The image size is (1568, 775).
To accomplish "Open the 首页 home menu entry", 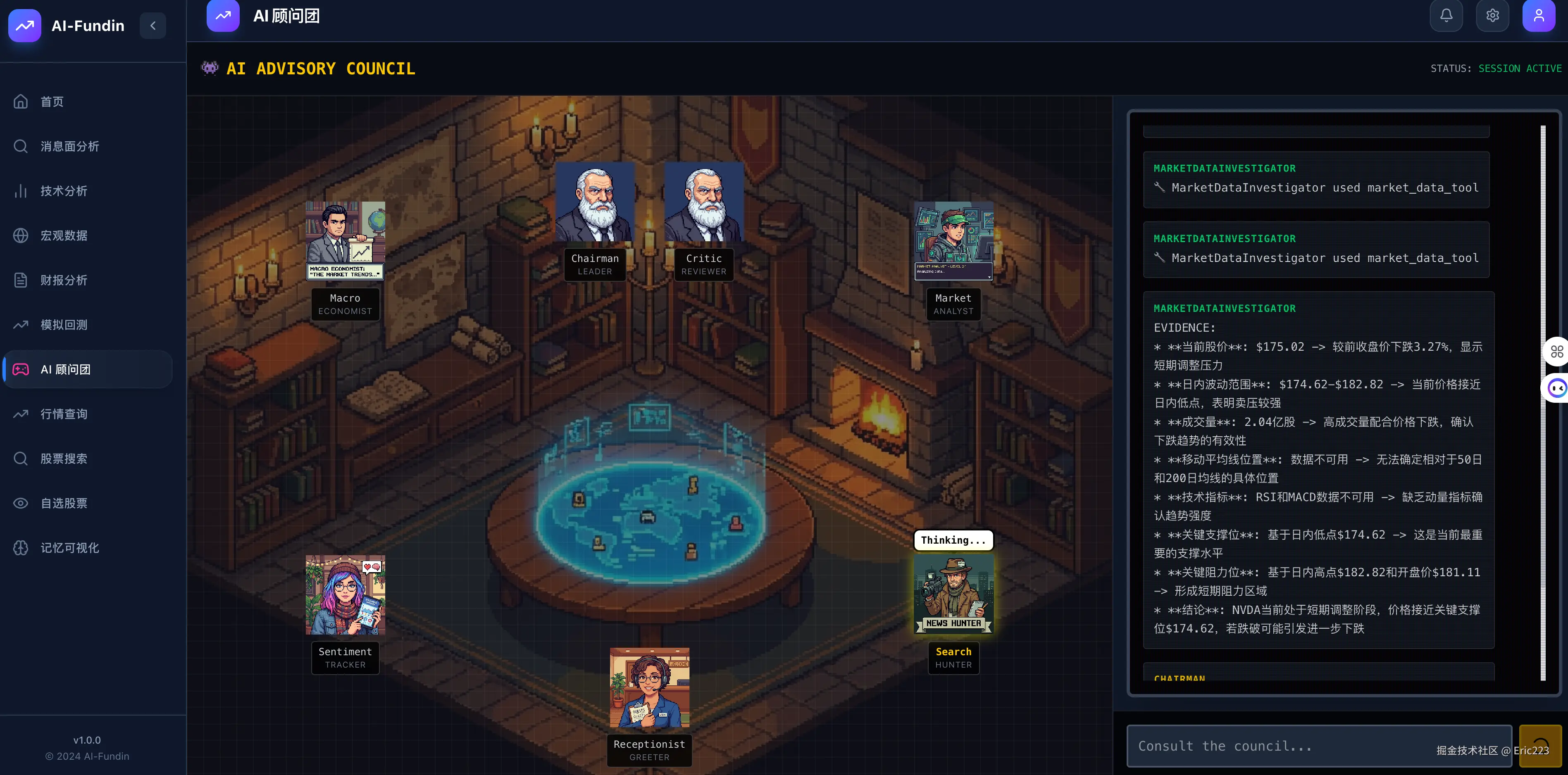I will click(52, 102).
